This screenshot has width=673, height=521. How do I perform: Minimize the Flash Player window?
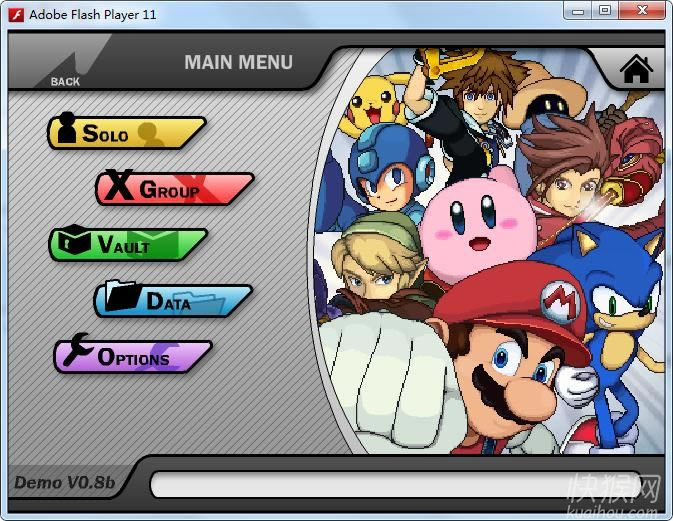[x=576, y=11]
